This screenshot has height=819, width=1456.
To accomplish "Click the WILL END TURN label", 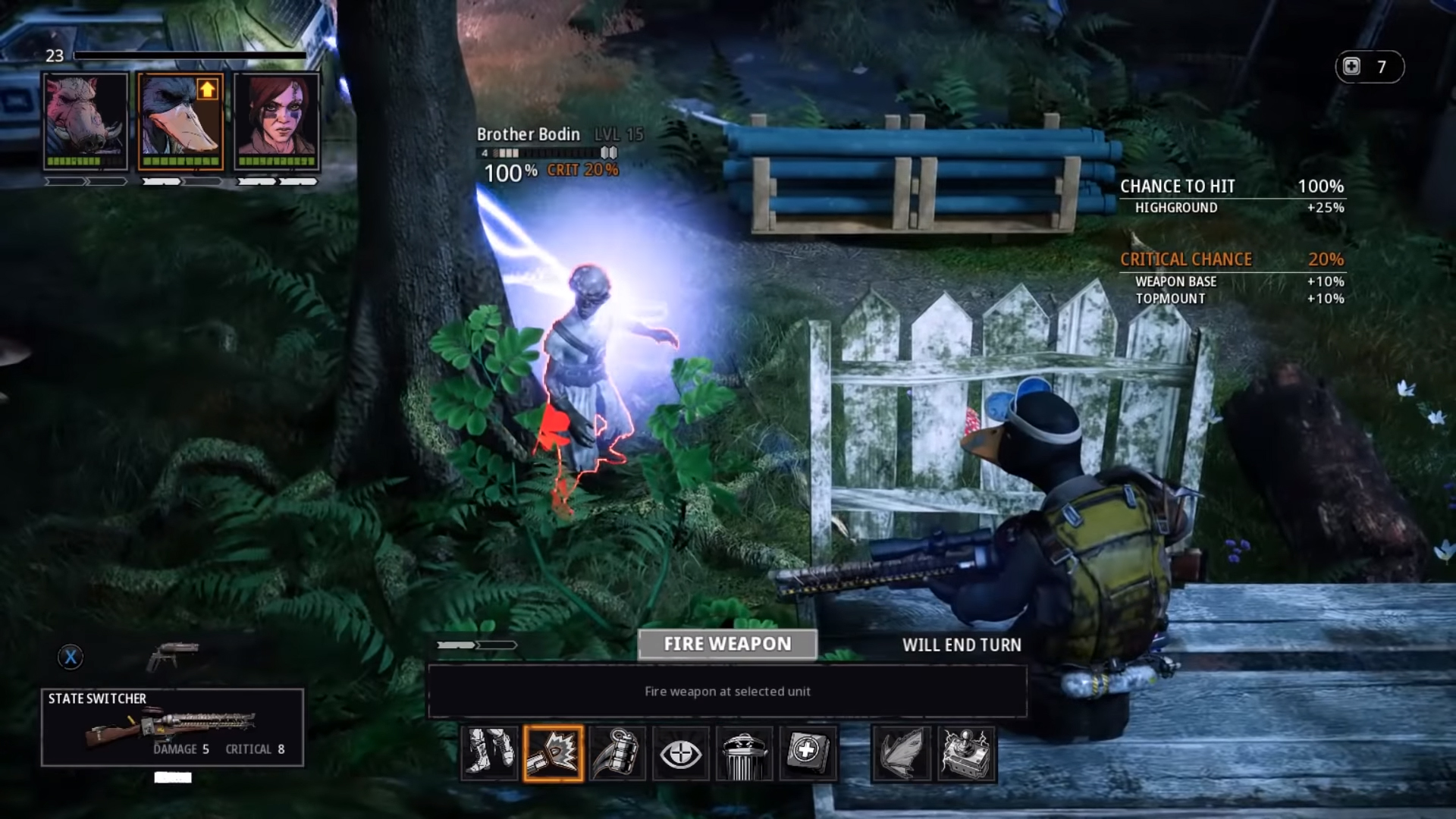I will (962, 645).
